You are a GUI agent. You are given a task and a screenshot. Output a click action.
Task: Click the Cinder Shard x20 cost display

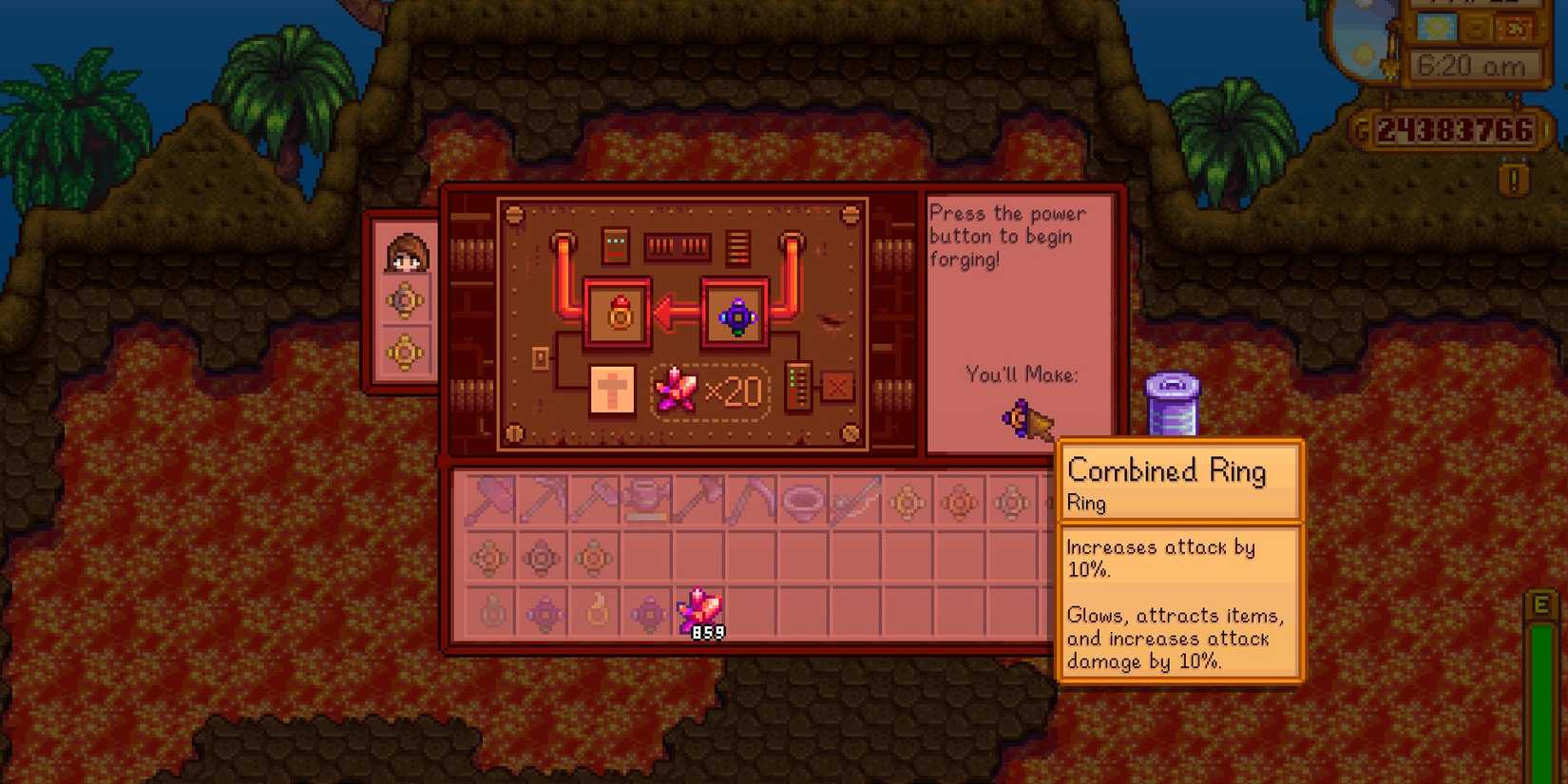[x=708, y=390]
